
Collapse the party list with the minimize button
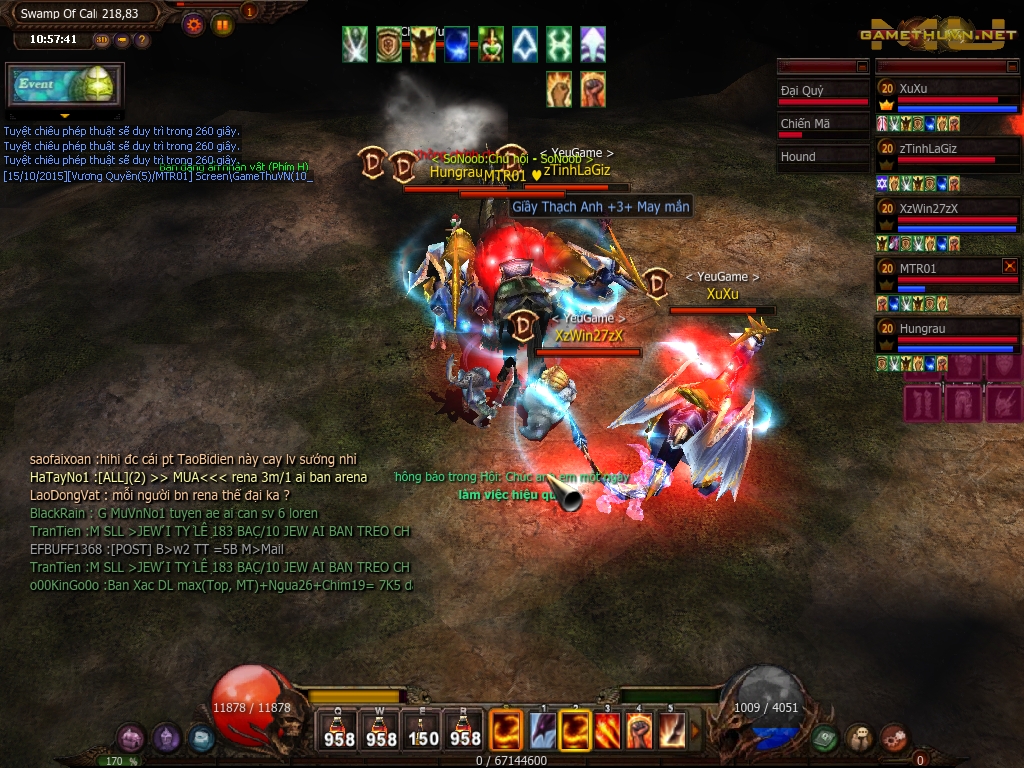point(1011,67)
